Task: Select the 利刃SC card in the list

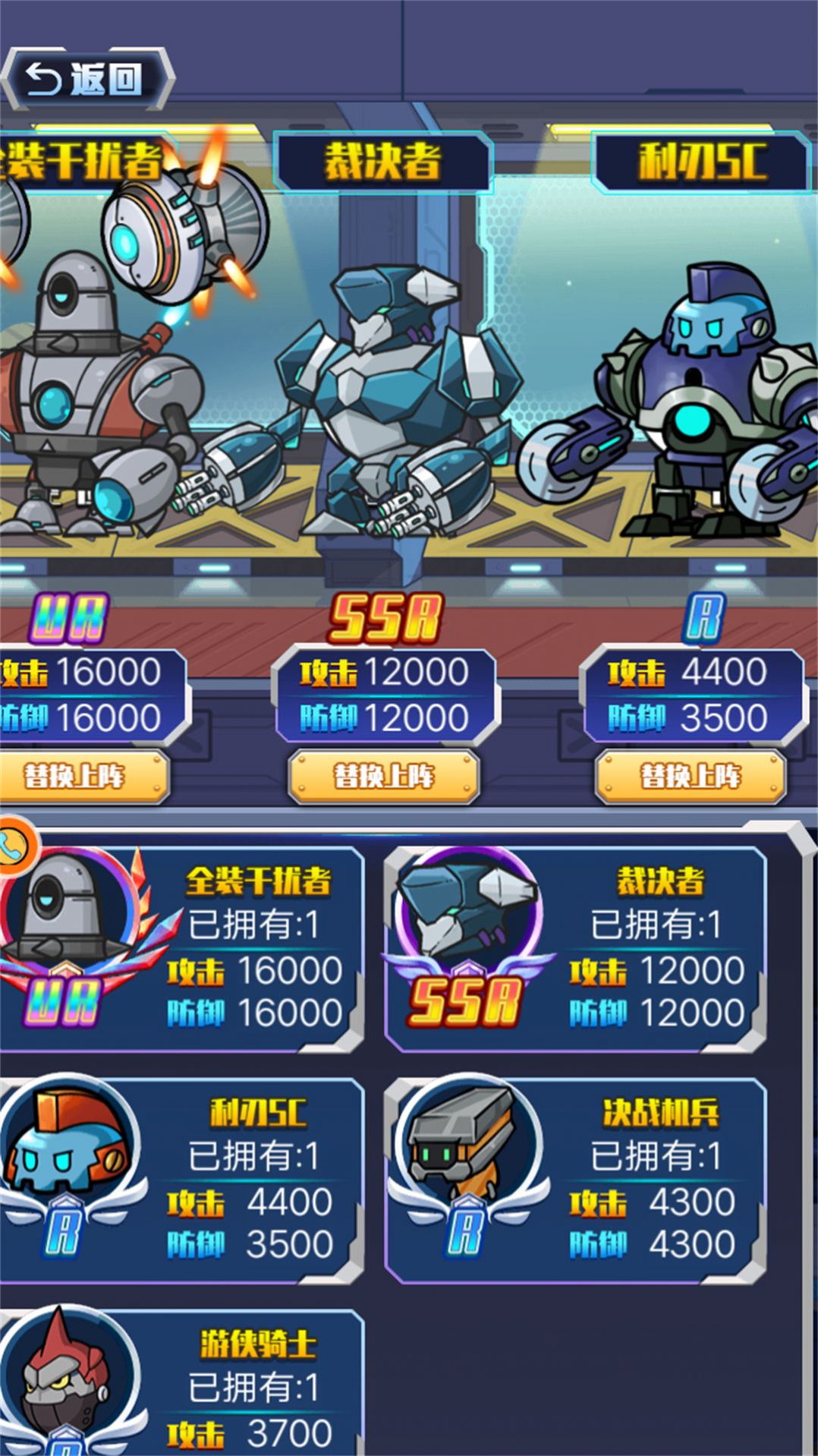Action: pyautogui.click(x=182, y=1180)
